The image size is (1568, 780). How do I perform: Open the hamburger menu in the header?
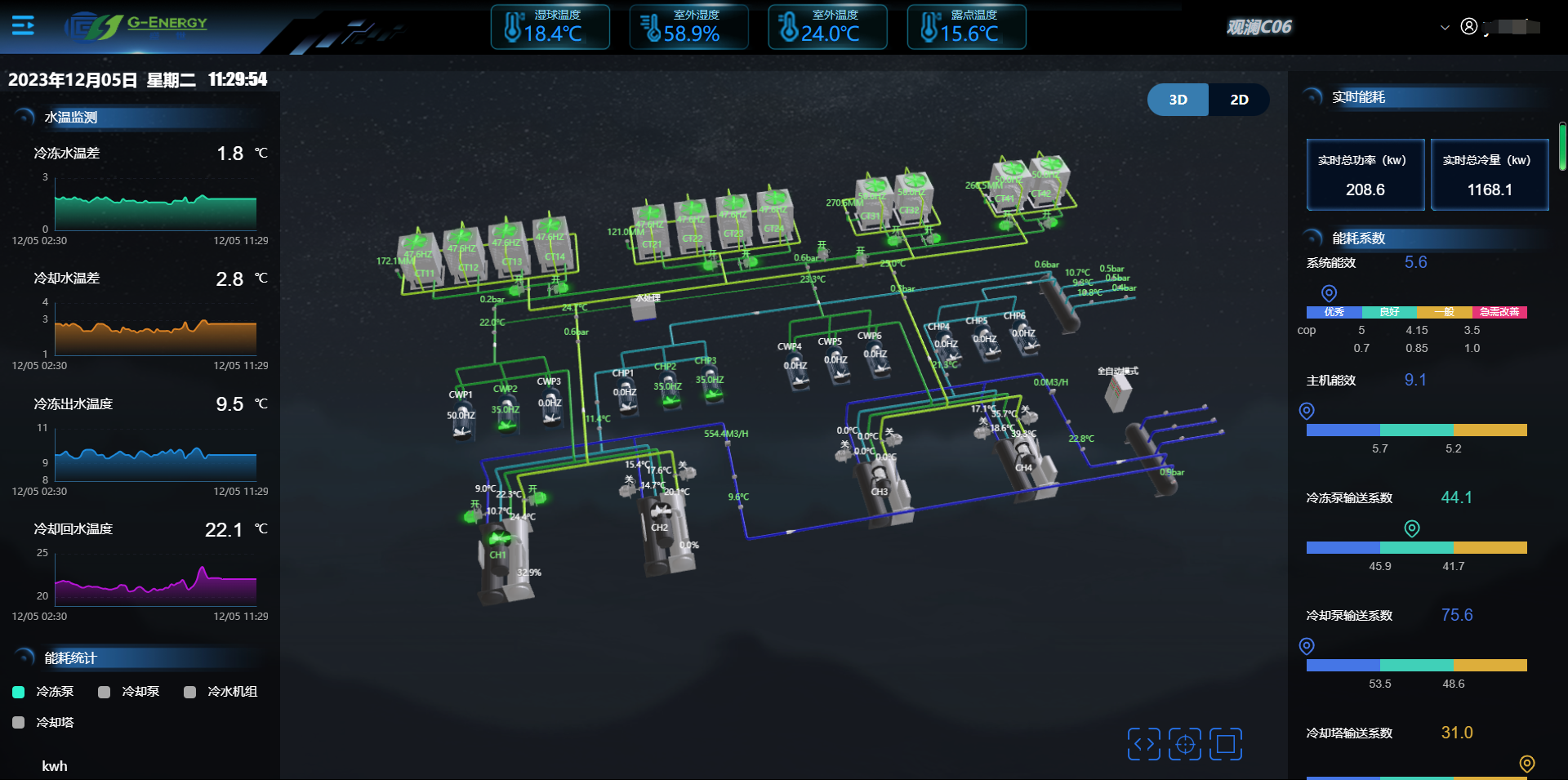pyautogui.click(x=23, y=26)
